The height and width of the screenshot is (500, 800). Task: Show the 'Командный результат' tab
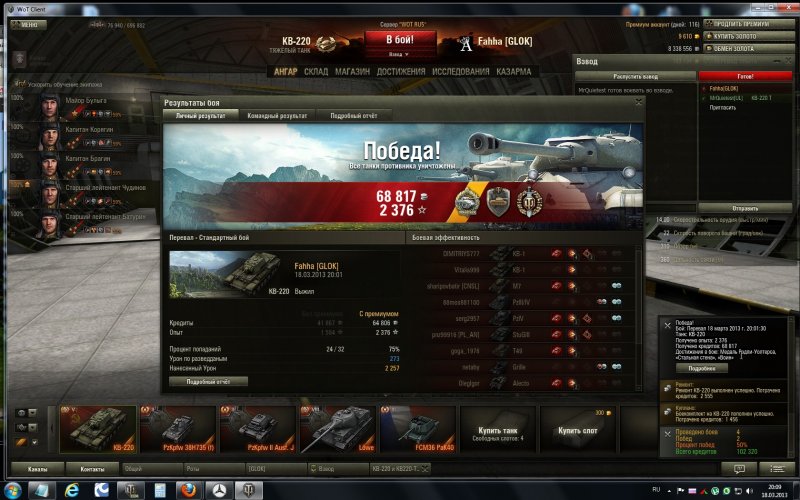coord(277,116)
